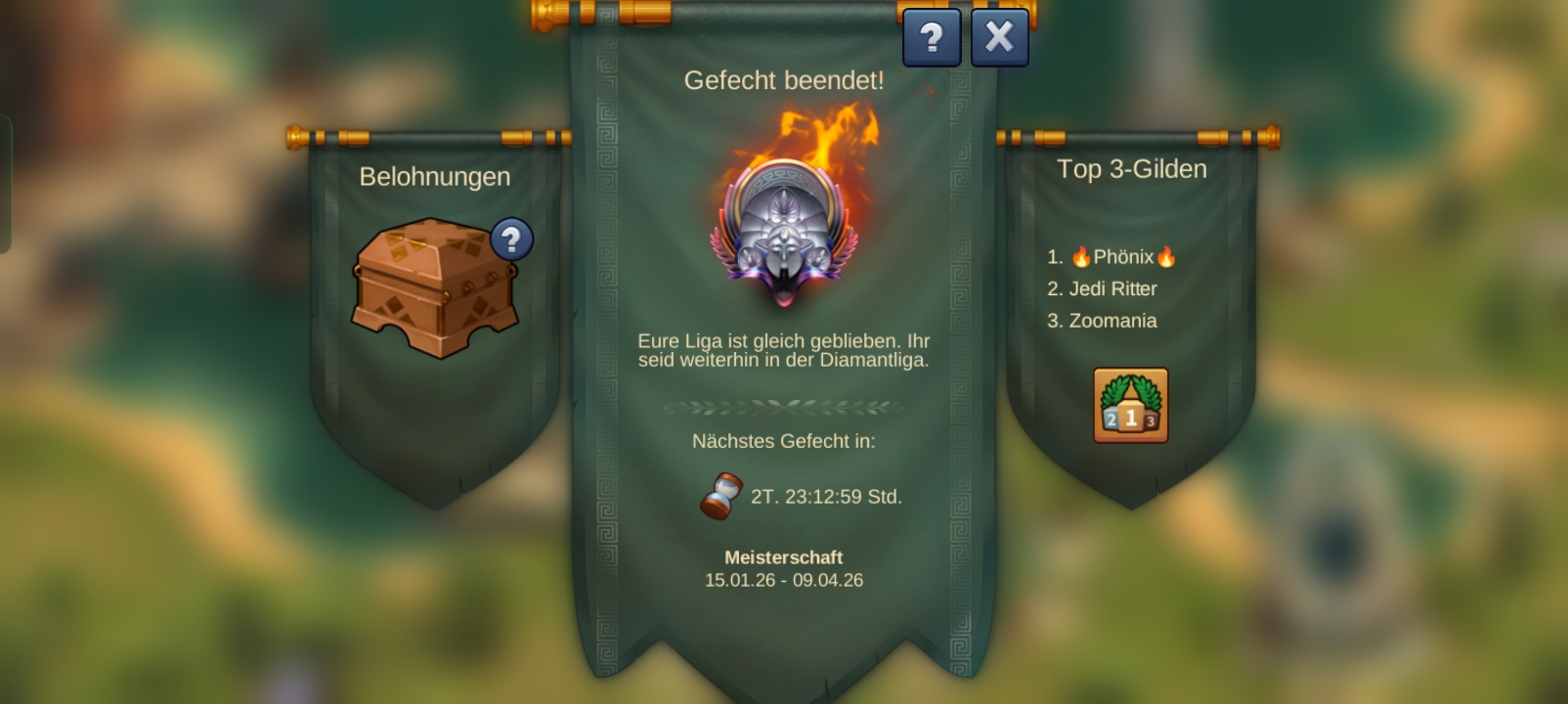
Task: Click the Meisterschaft date range text
Action: coord(784,579)
